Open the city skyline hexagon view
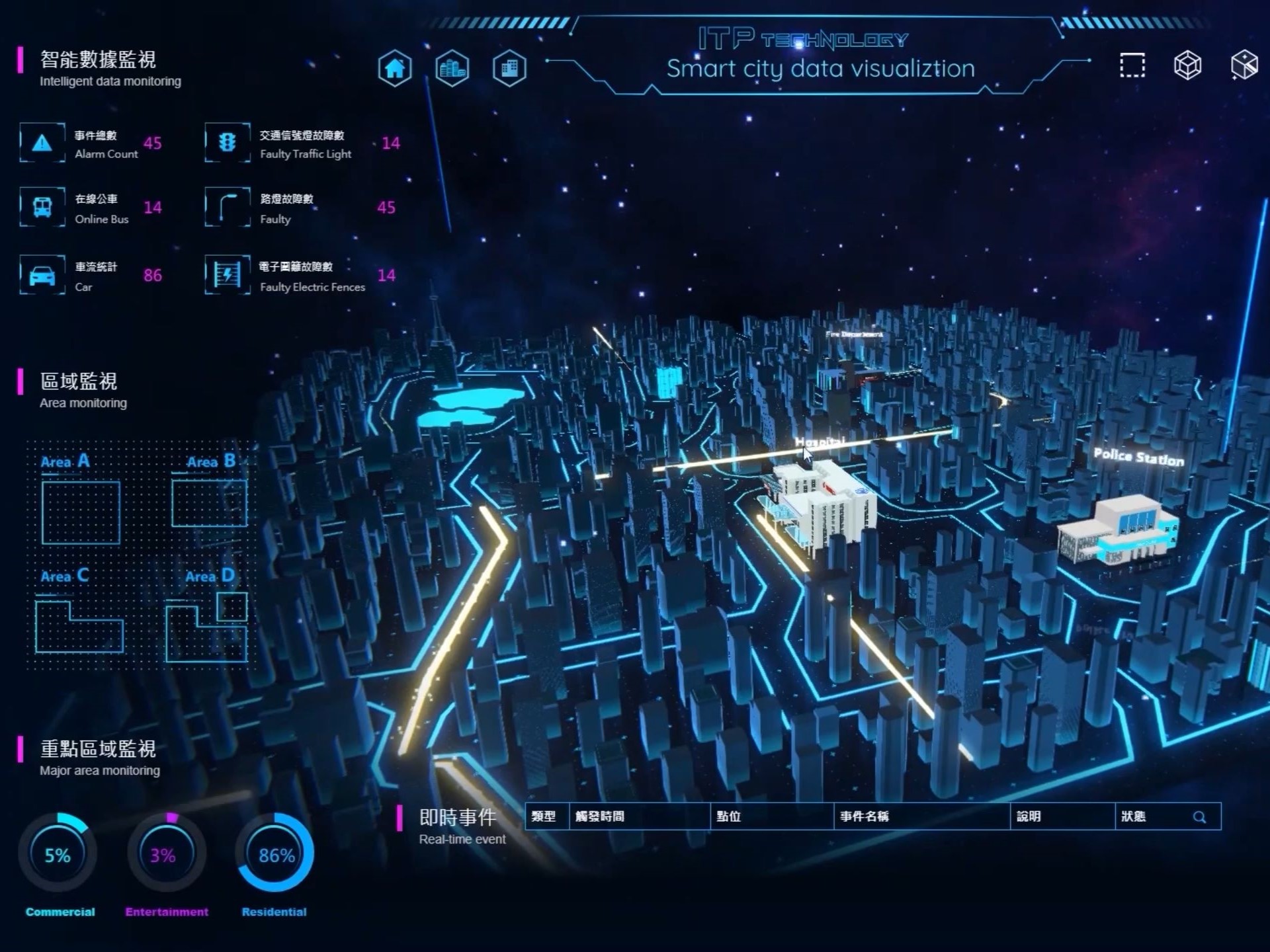1270x952 pixels. point(452,68)
